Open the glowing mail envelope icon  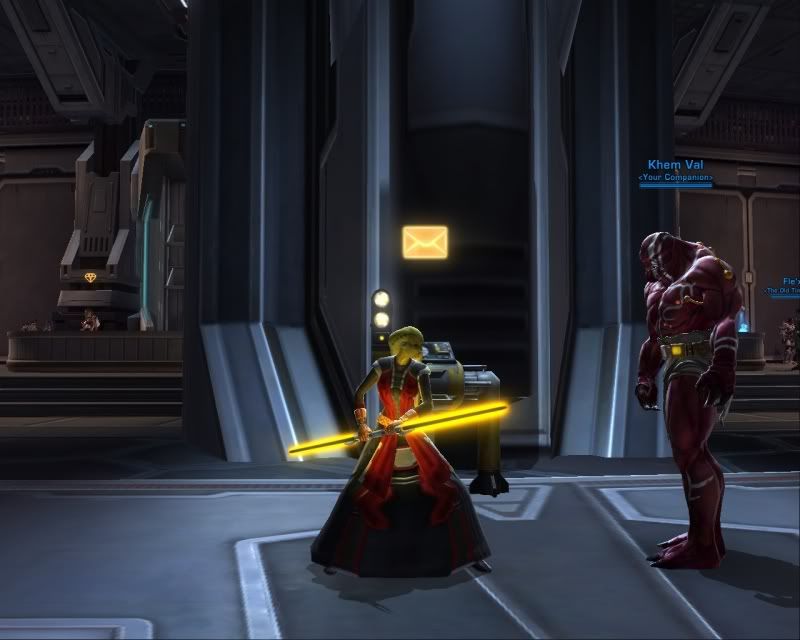point(425,242)
